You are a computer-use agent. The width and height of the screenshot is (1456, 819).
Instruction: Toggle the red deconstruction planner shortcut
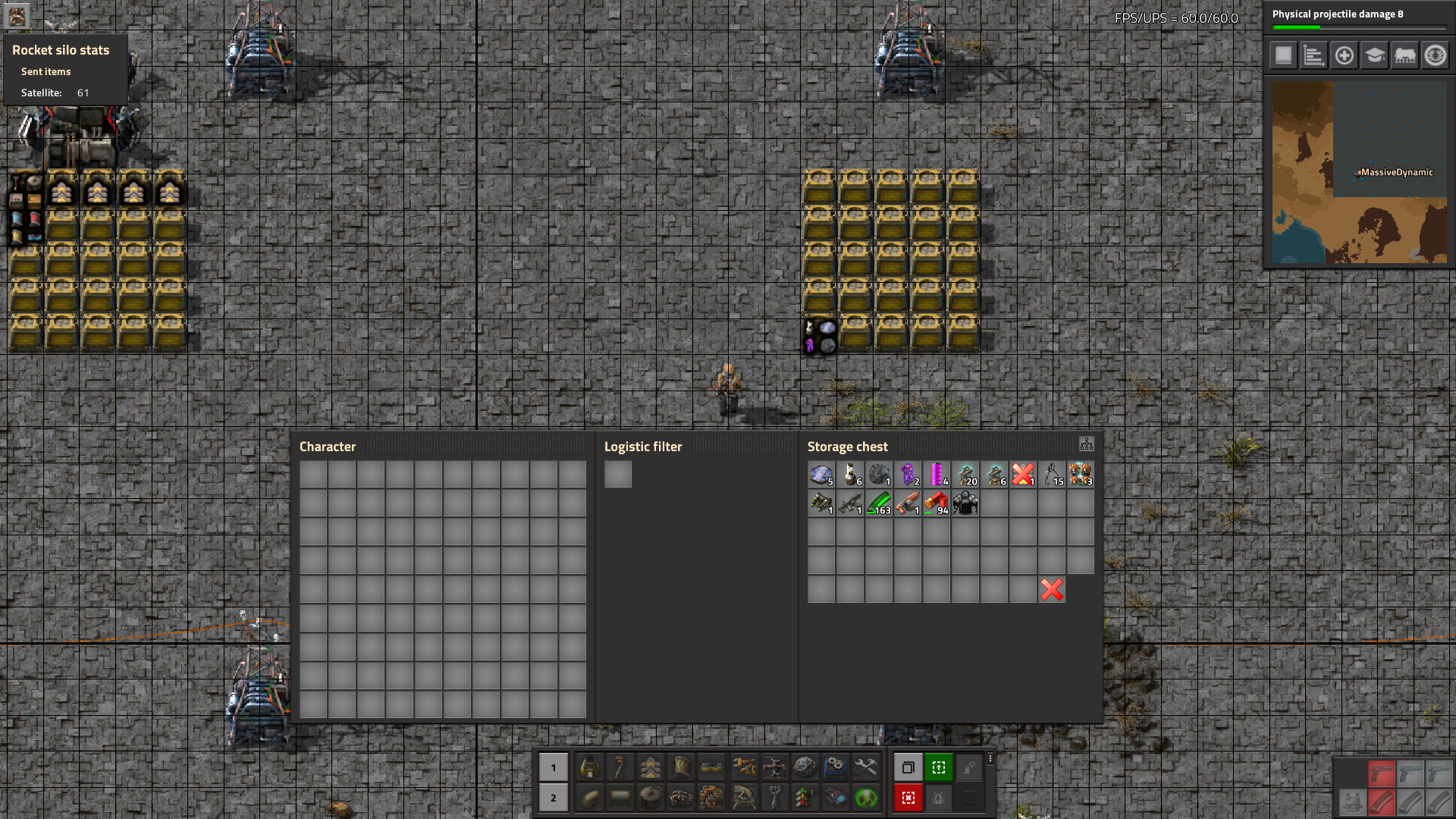tap(908, 798)
